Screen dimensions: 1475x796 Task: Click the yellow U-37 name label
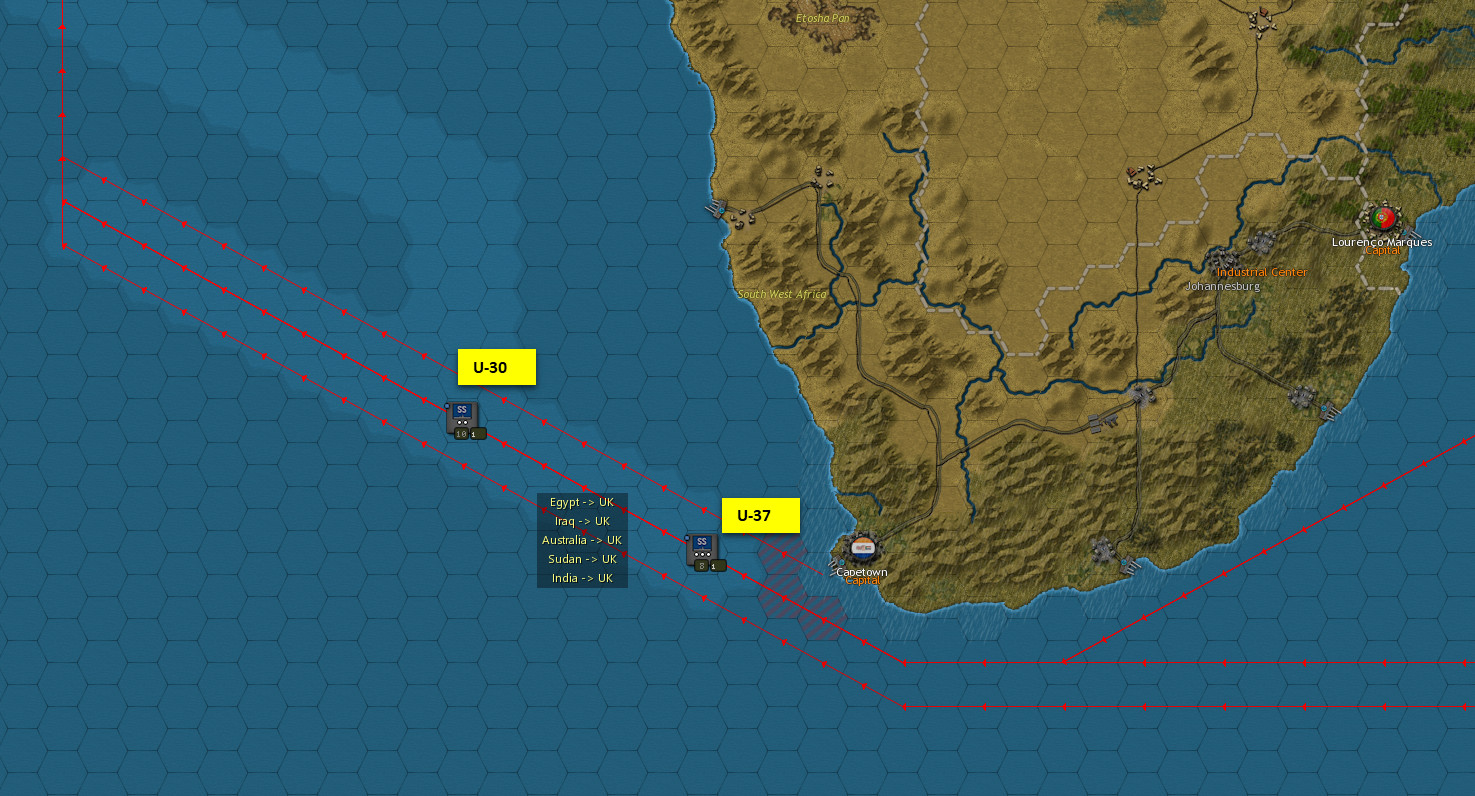[761, 516]
